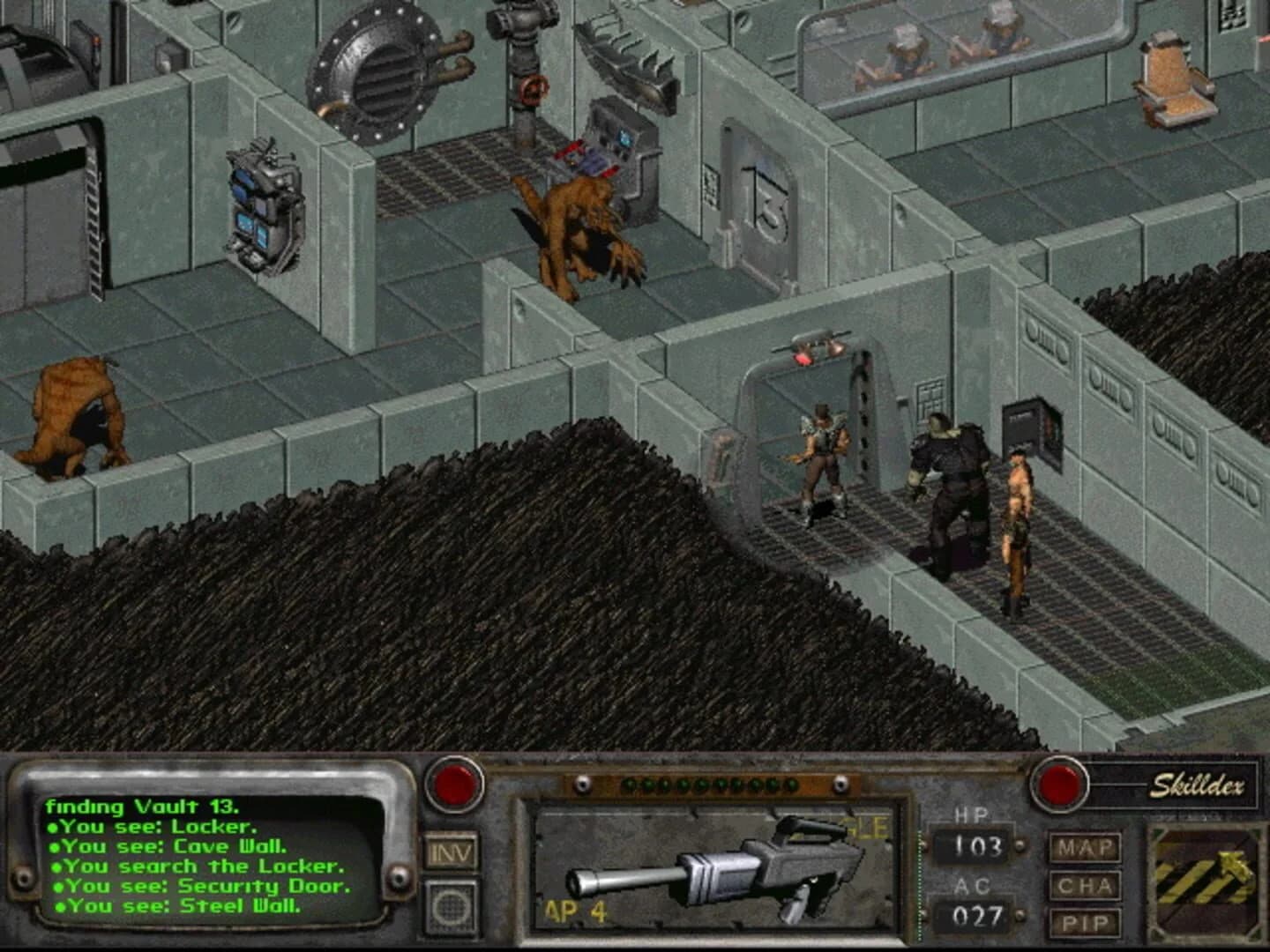The height and width of the screenshot is (952, 1270).
Task: Open the inventory using the INV button
Action: [x=452, y=852]
